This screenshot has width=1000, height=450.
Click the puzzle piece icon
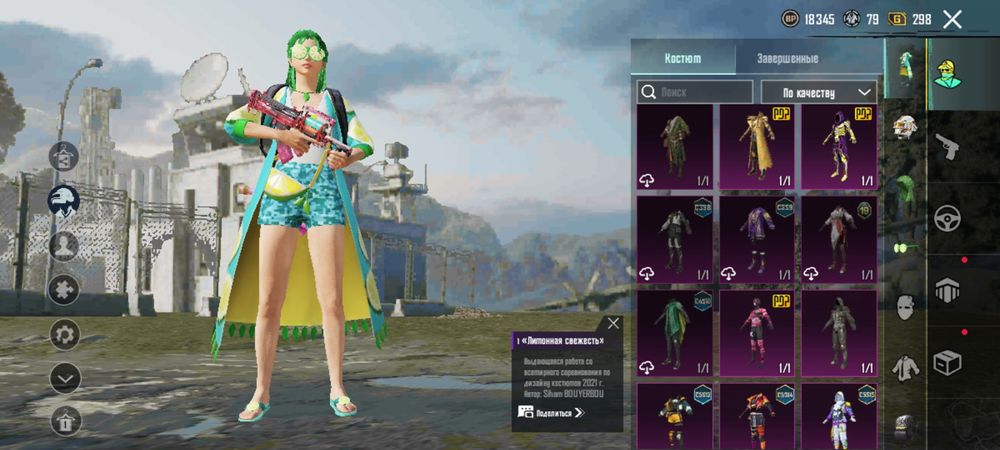tap(65, 289)
